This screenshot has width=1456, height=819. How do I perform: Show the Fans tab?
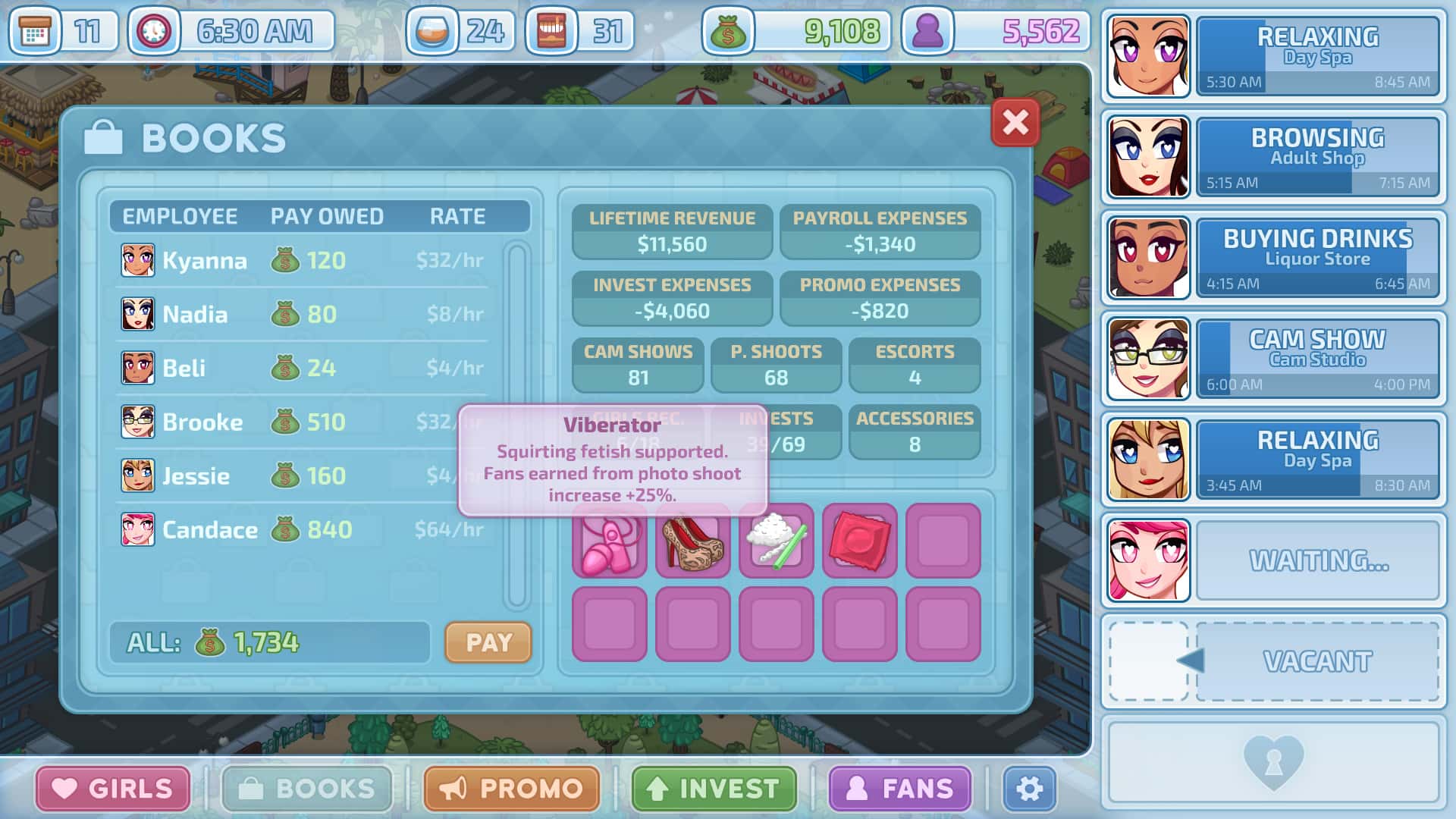click(900, 789)
